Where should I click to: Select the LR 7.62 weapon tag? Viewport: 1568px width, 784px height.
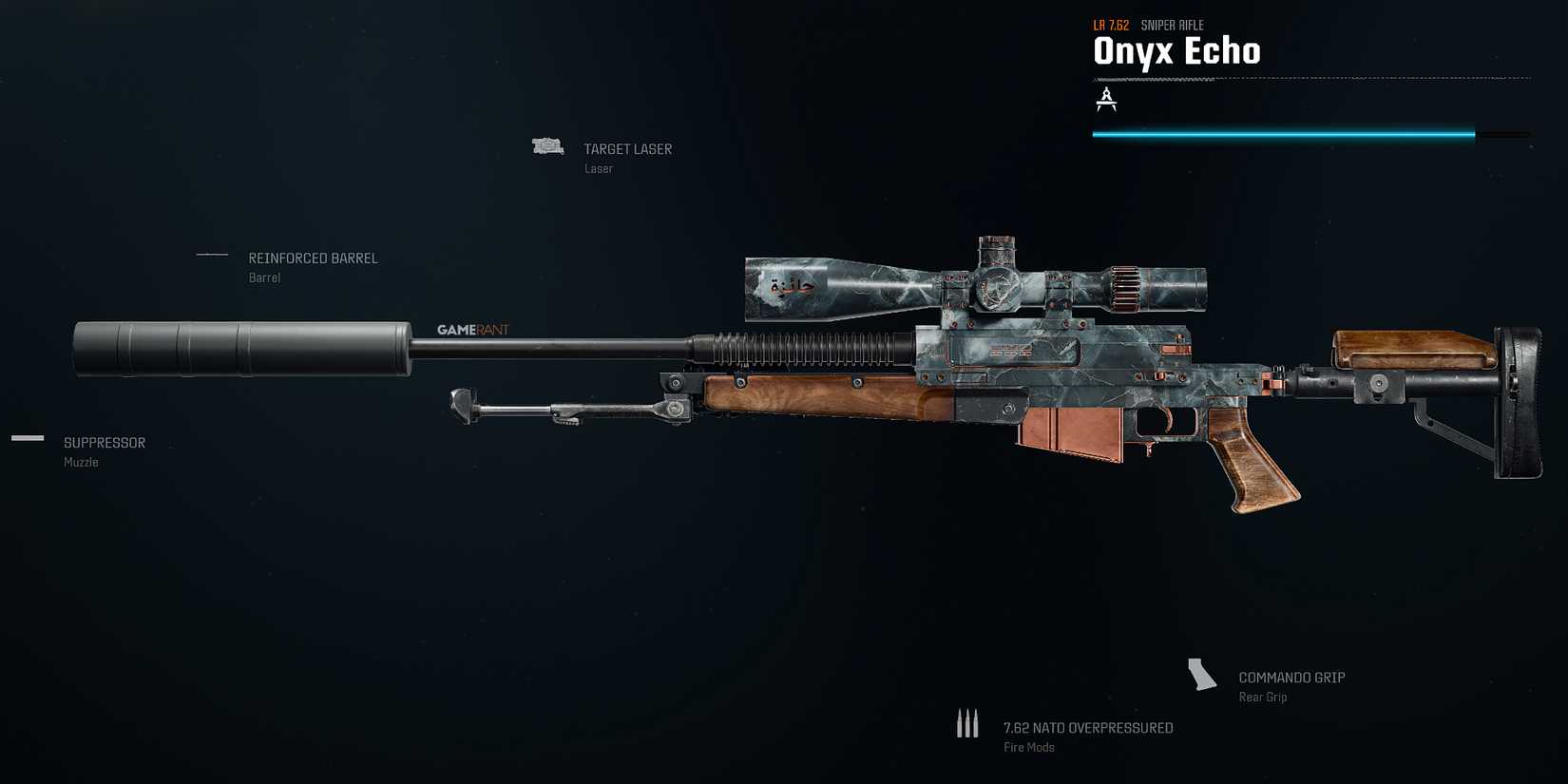coord(1109,26)
